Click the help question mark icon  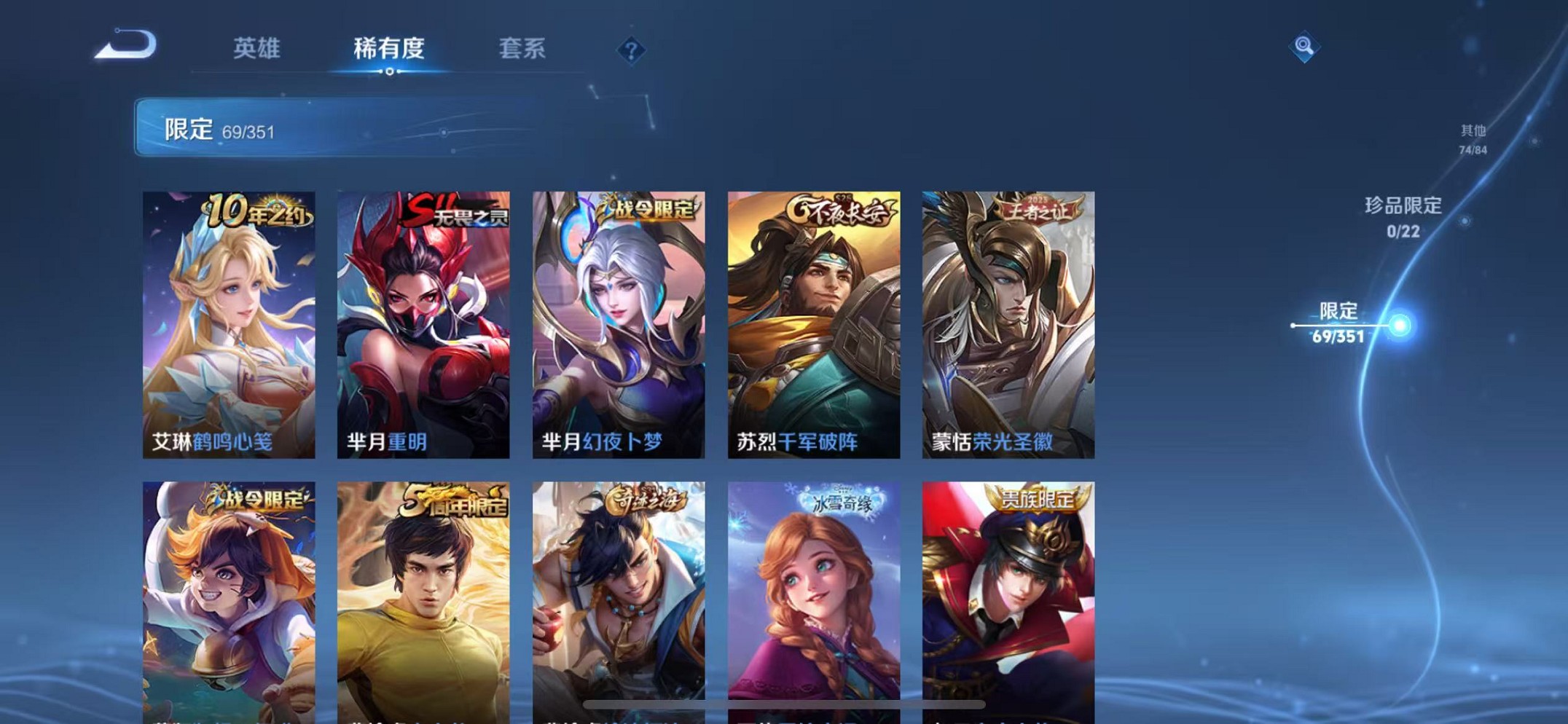630,51
